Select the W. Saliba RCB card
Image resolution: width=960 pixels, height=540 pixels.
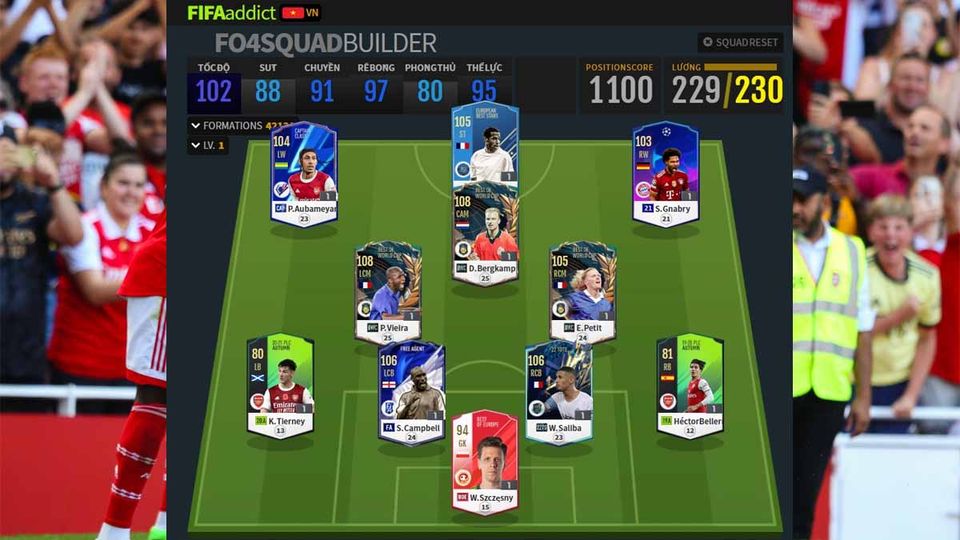pos(558,392)
